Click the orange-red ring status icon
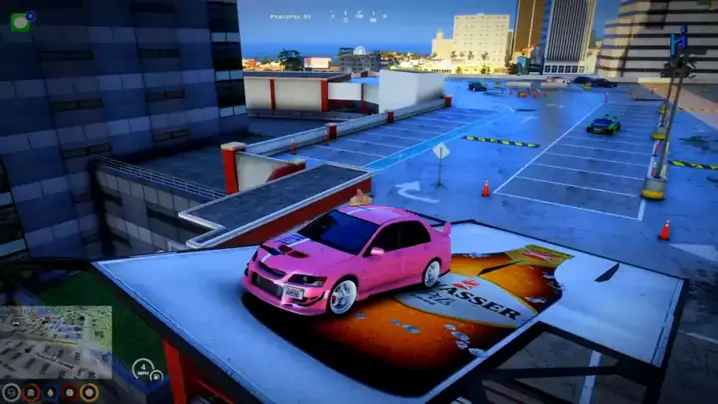 tap(31, 392)
